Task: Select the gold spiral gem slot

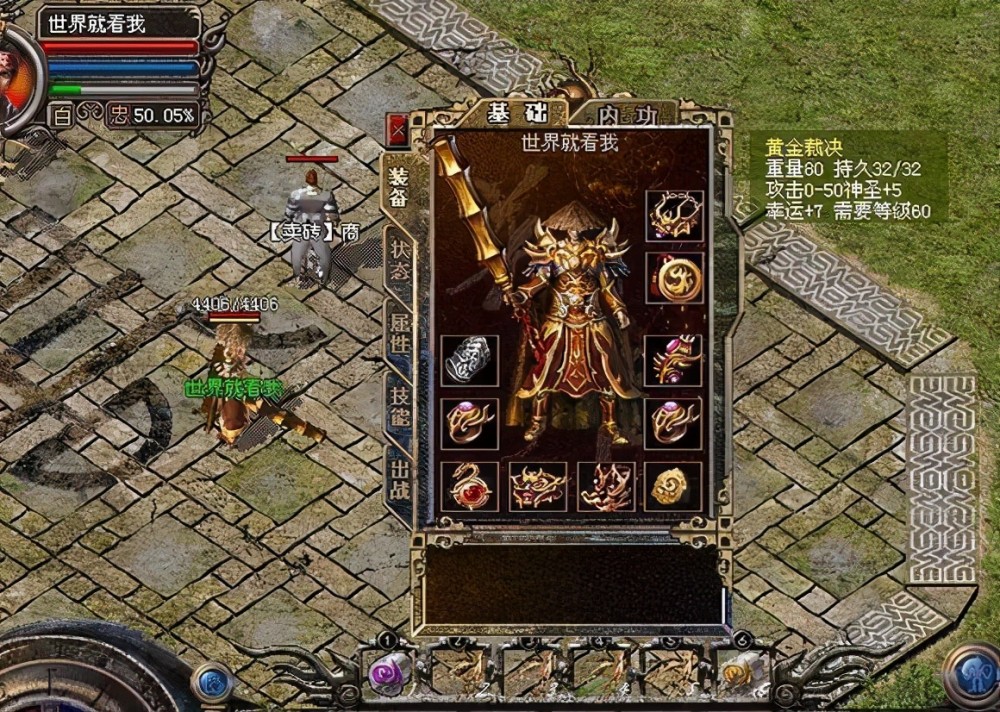Action: [674, 486]
